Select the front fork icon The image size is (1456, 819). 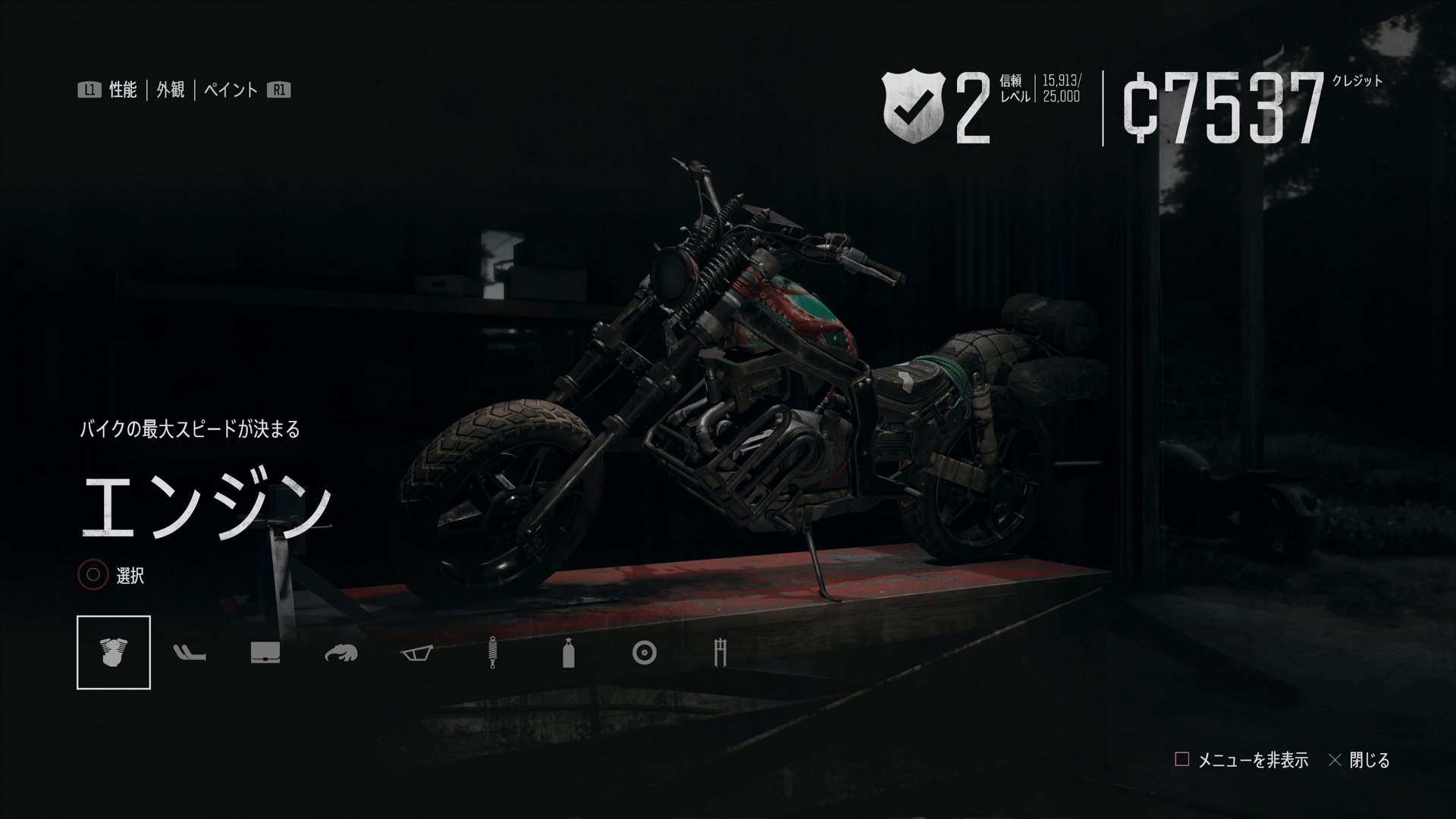tap(720, 653)
